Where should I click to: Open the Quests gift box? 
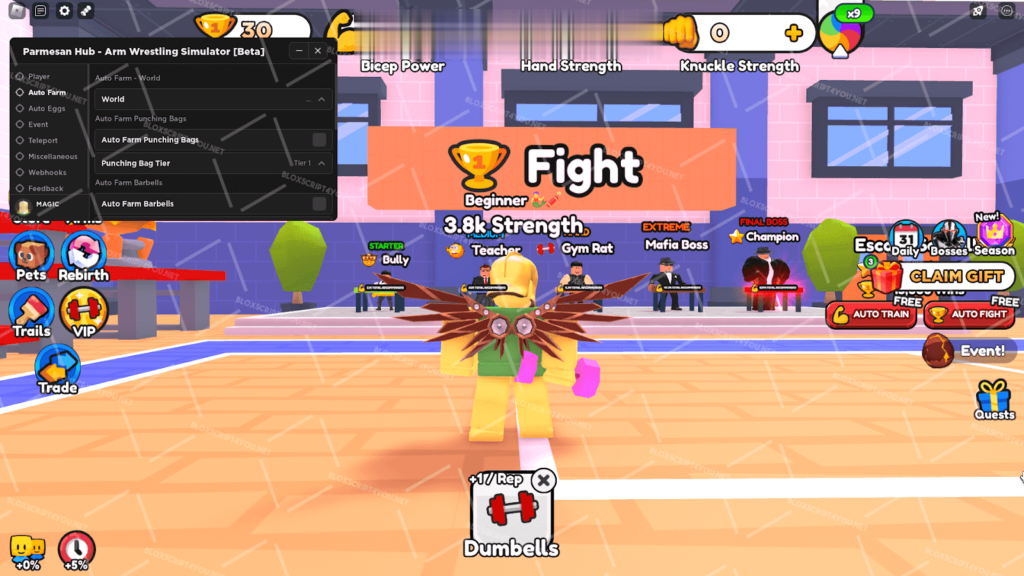point(994,398)
